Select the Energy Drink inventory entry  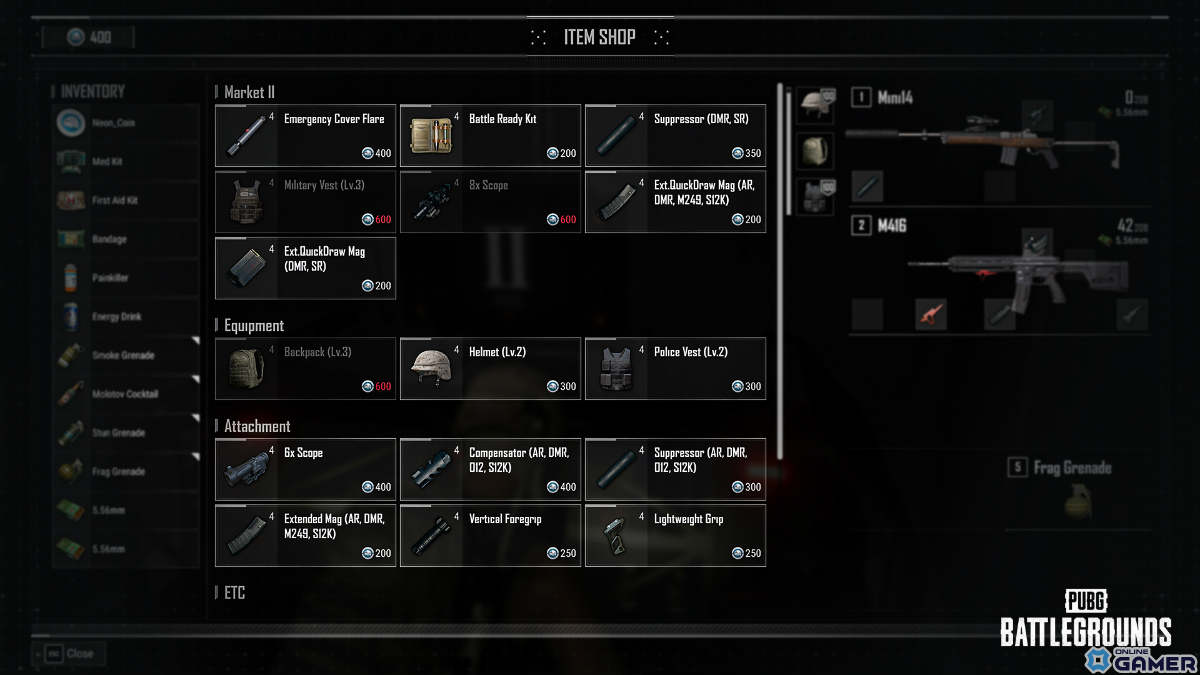125,316
